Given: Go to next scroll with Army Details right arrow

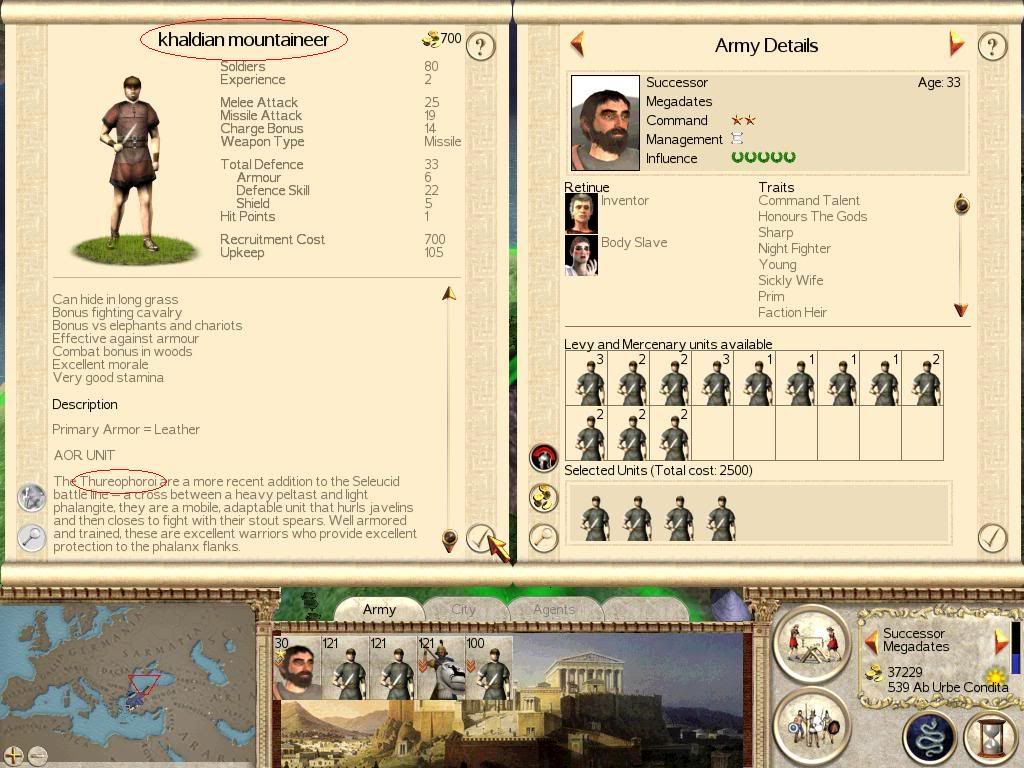Looking at the screenshot, I should click(956, 44).
